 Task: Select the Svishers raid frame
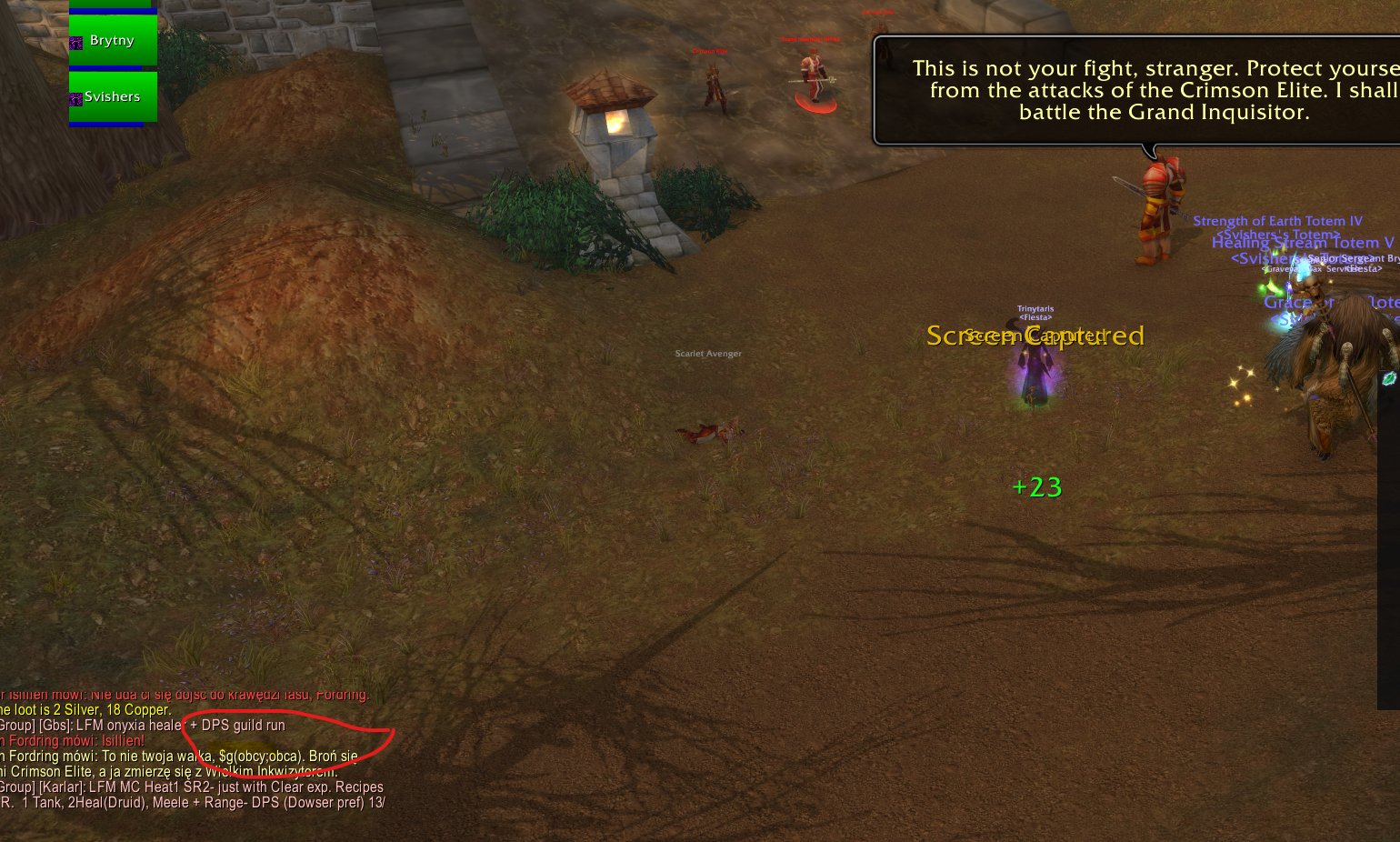[113, 96]
